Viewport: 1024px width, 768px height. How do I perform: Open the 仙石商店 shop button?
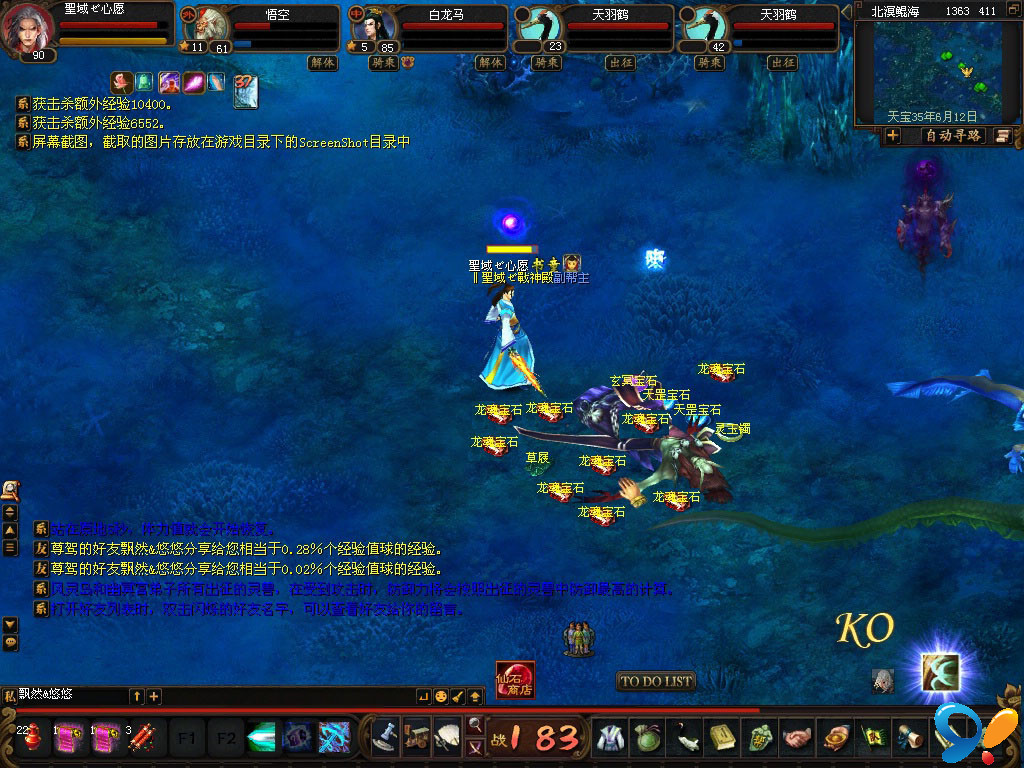(515, 680)
